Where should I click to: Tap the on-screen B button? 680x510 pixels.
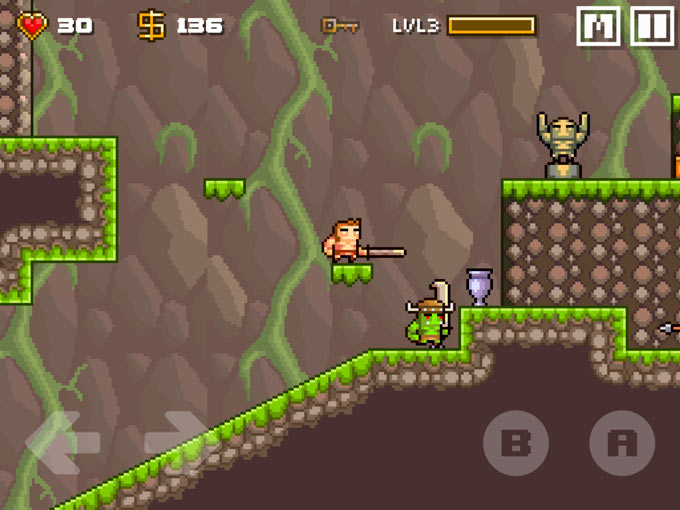(x=516, y=443)
